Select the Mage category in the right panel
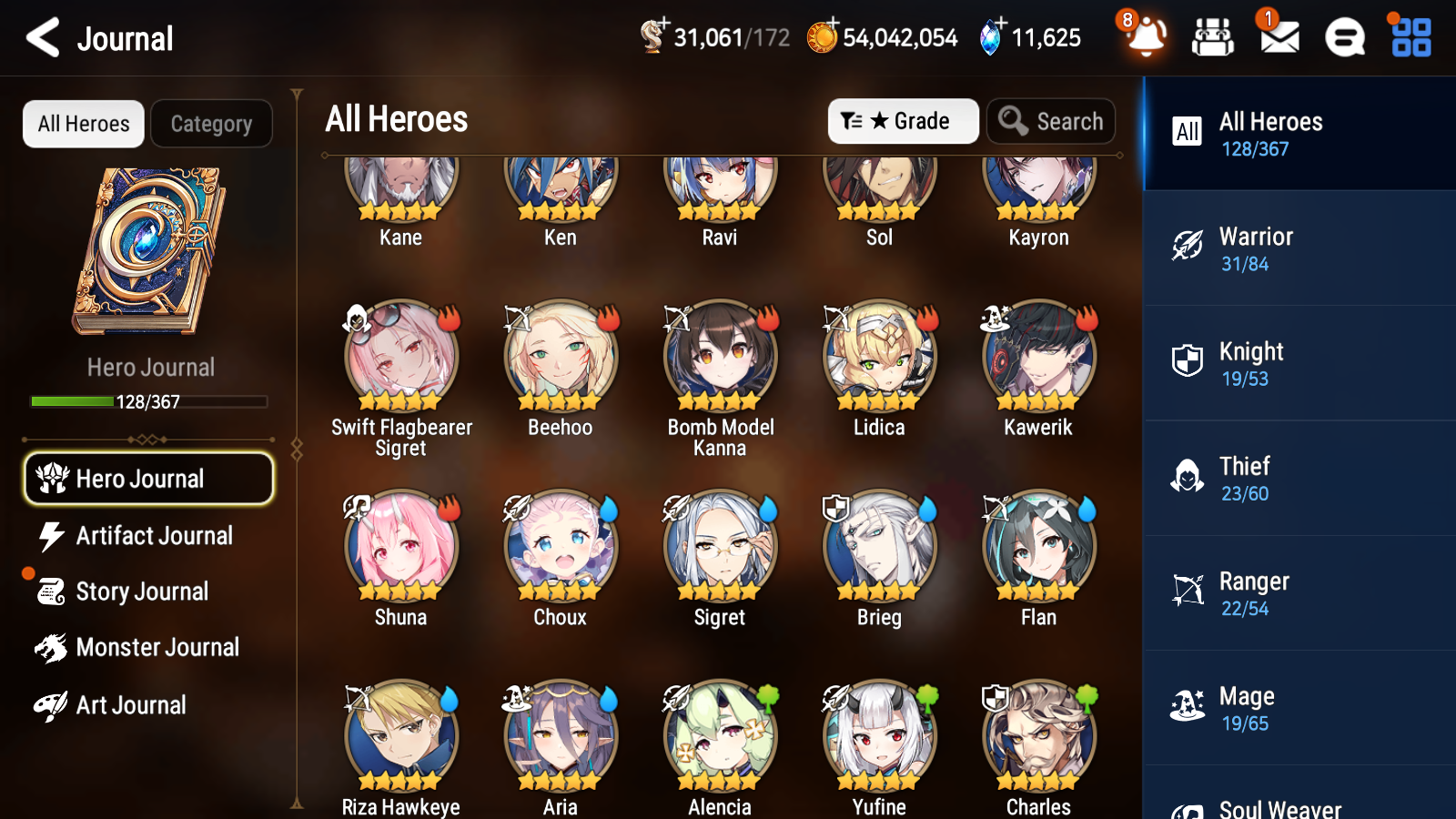1456x819 pixels. click(x=1297, y=708)
